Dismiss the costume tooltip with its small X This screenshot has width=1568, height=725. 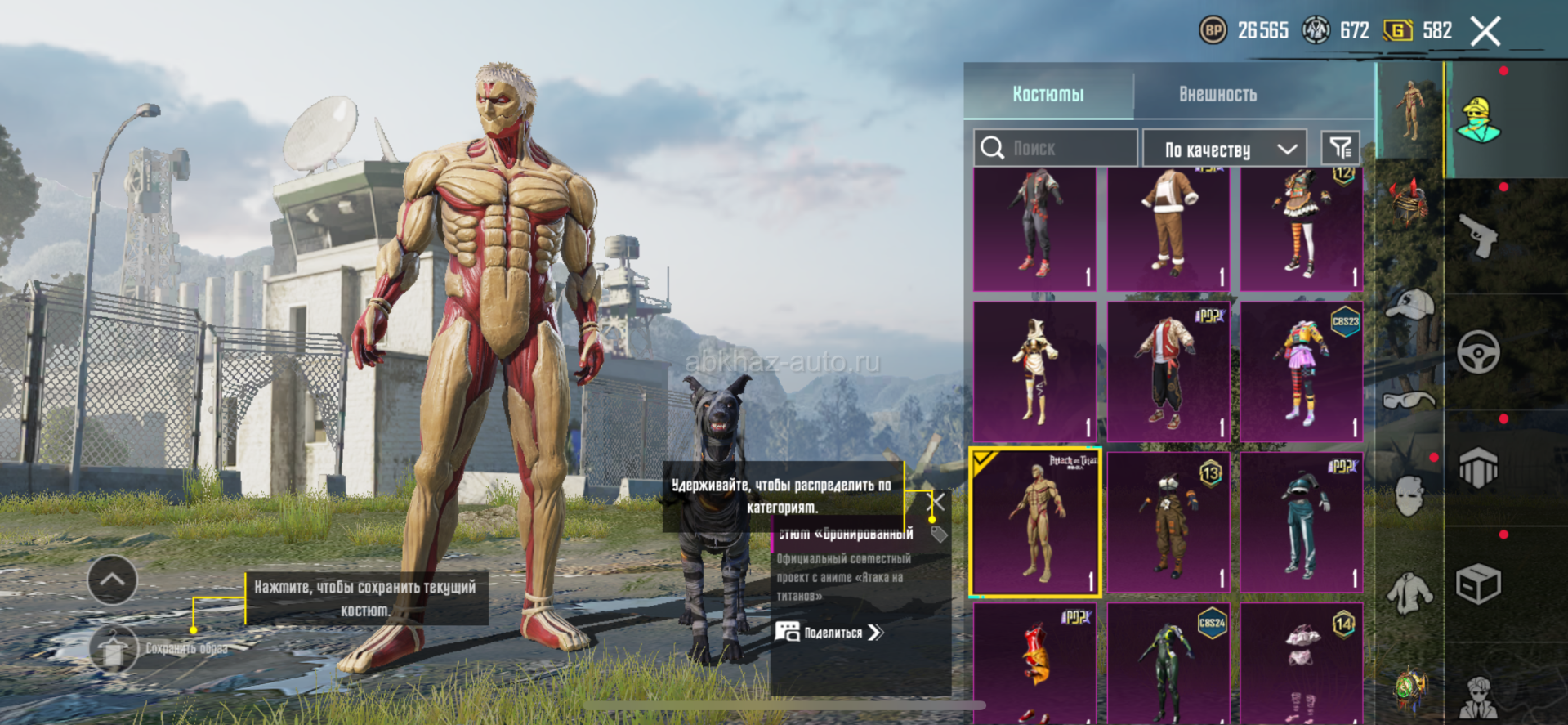(x=938, y=502)
